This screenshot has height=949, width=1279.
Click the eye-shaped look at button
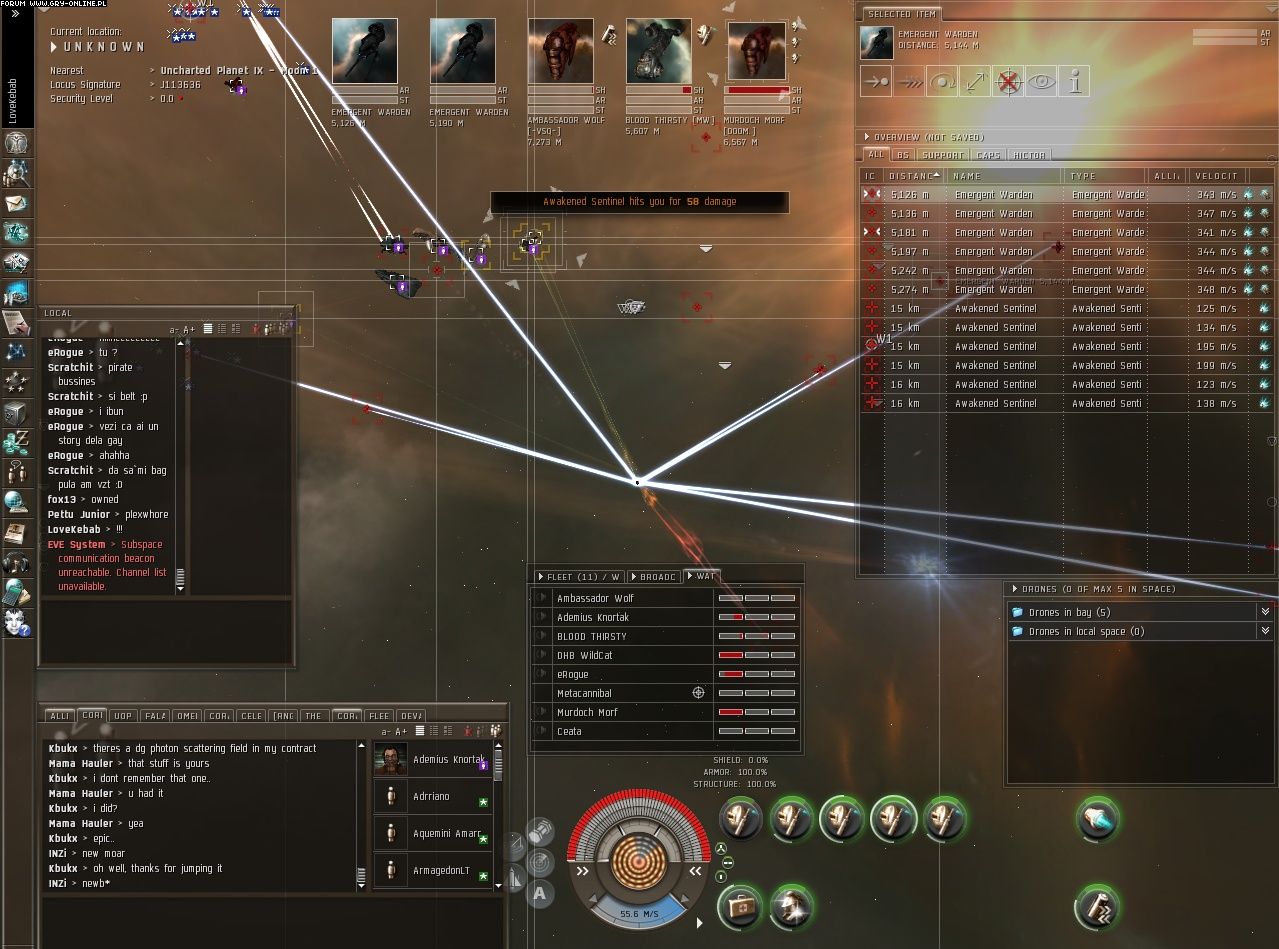(x=1041, y=82)
